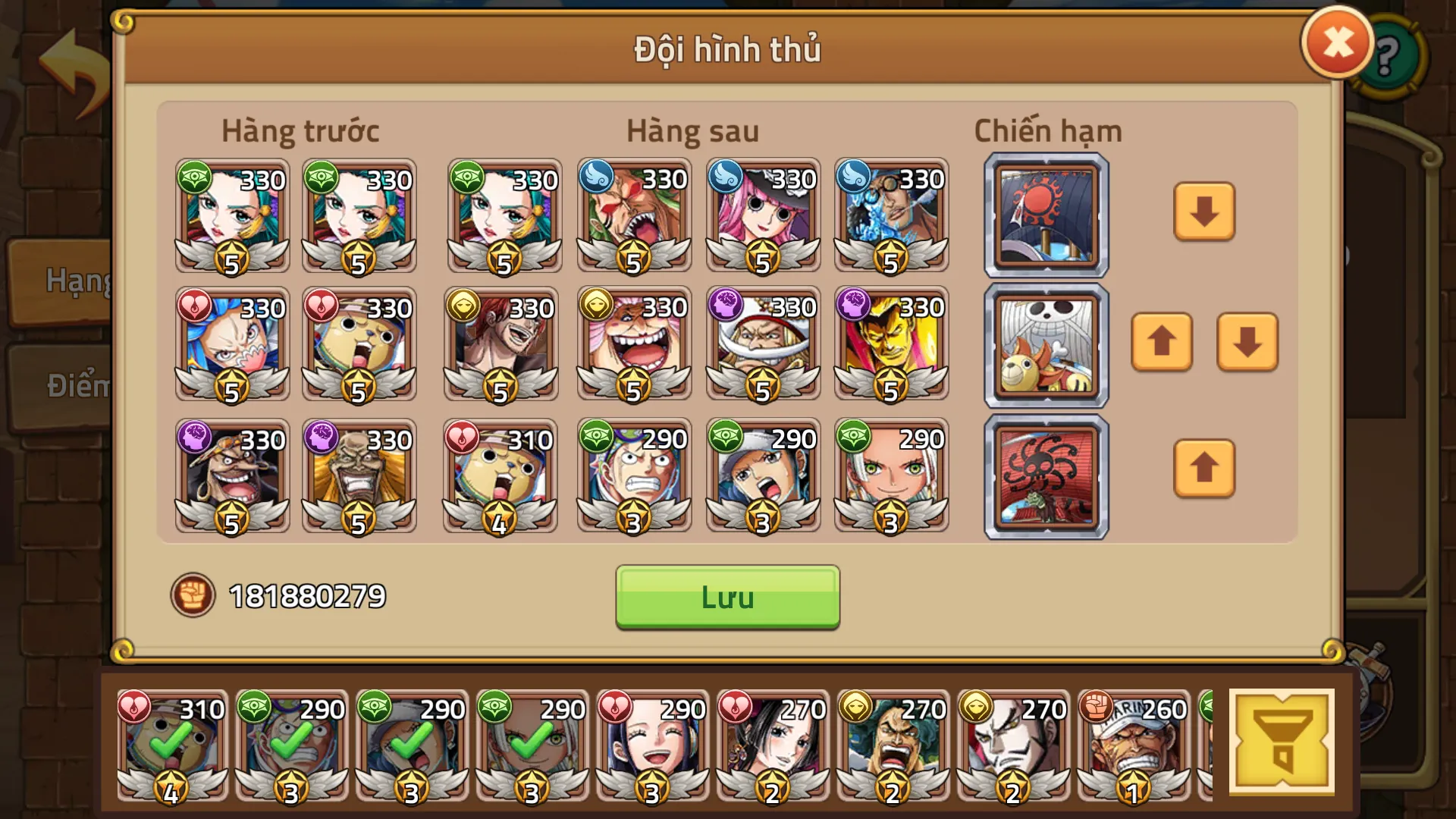Toggle selection checkmark on the 310 Chopper hero
1456x819 pixels.
click(x=171, y=747)
